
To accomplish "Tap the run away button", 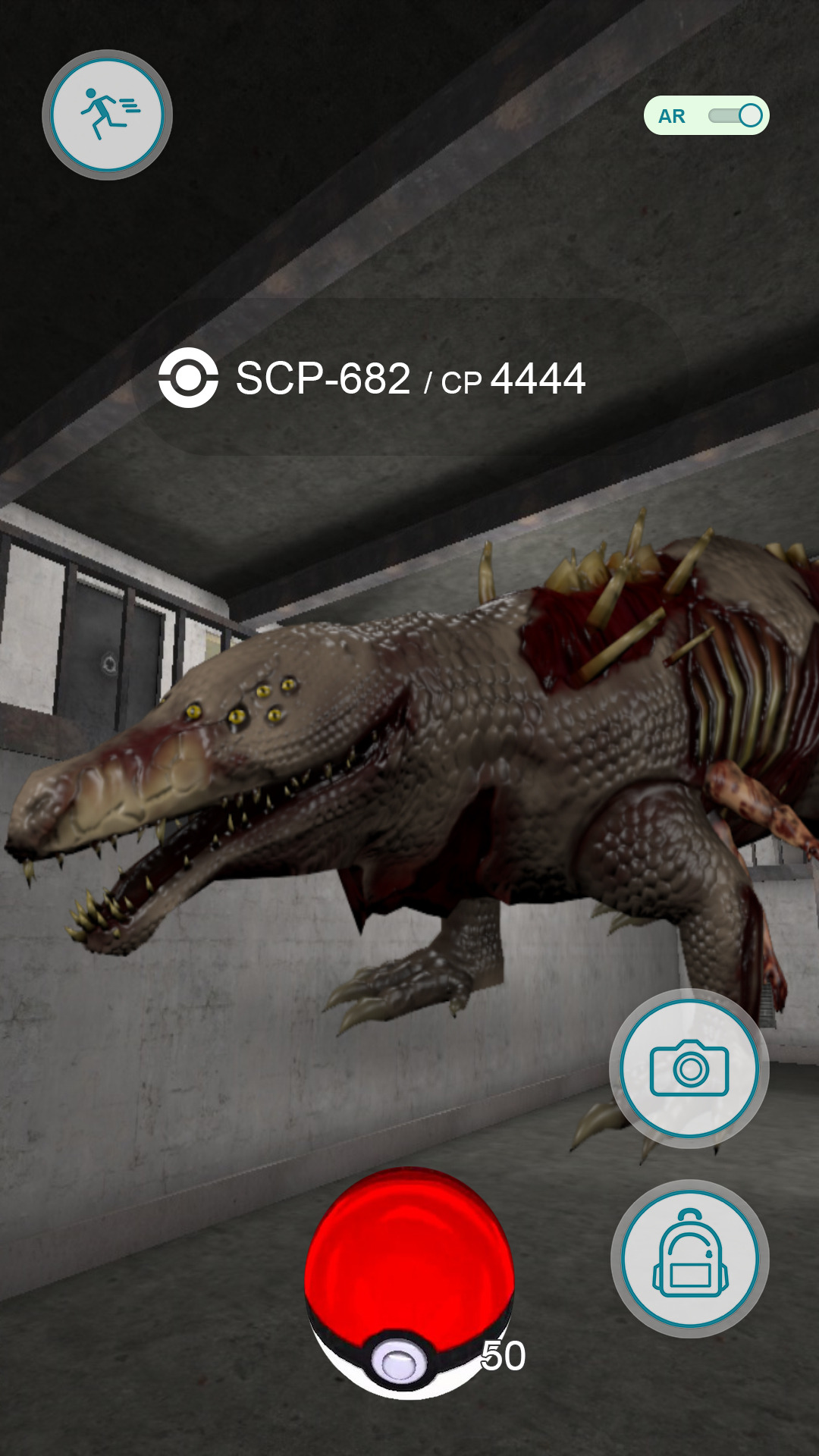I will [107, 115].
